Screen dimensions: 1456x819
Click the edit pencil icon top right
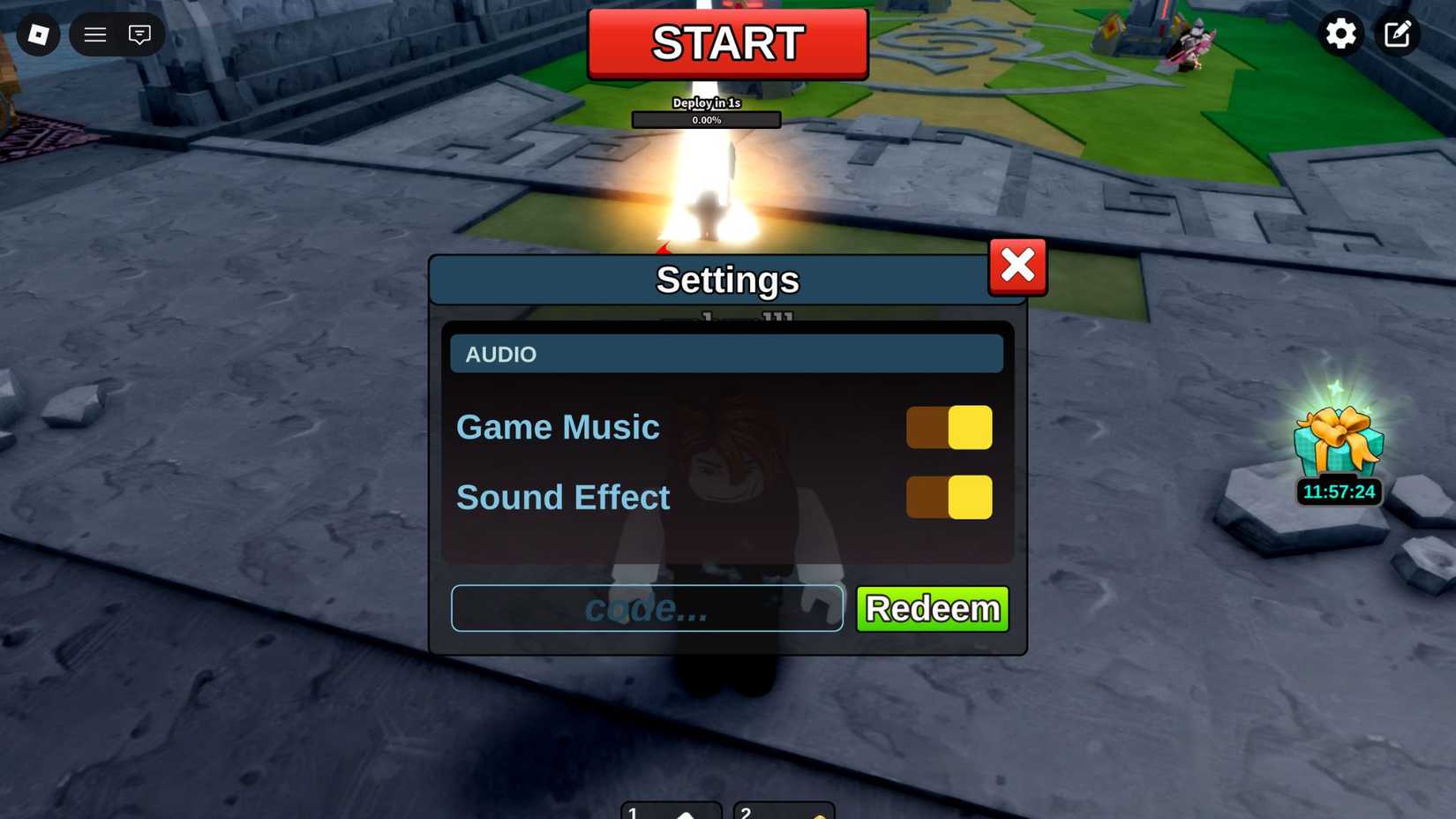(1397, 34)
